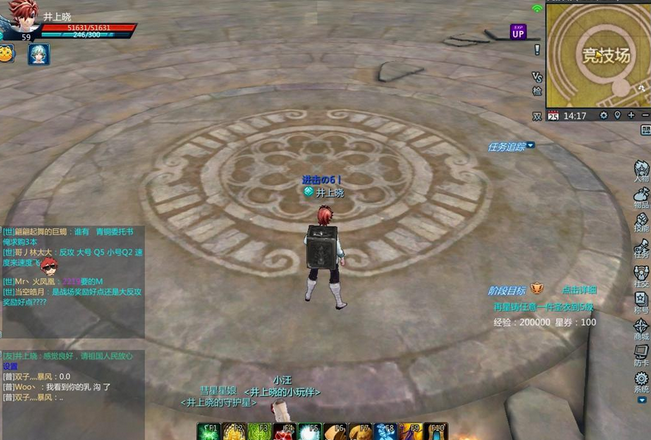The width and height of the screenshot is (651, 440).
Task: Zoom out the minimap with minus button
Action: click(645, 116)
